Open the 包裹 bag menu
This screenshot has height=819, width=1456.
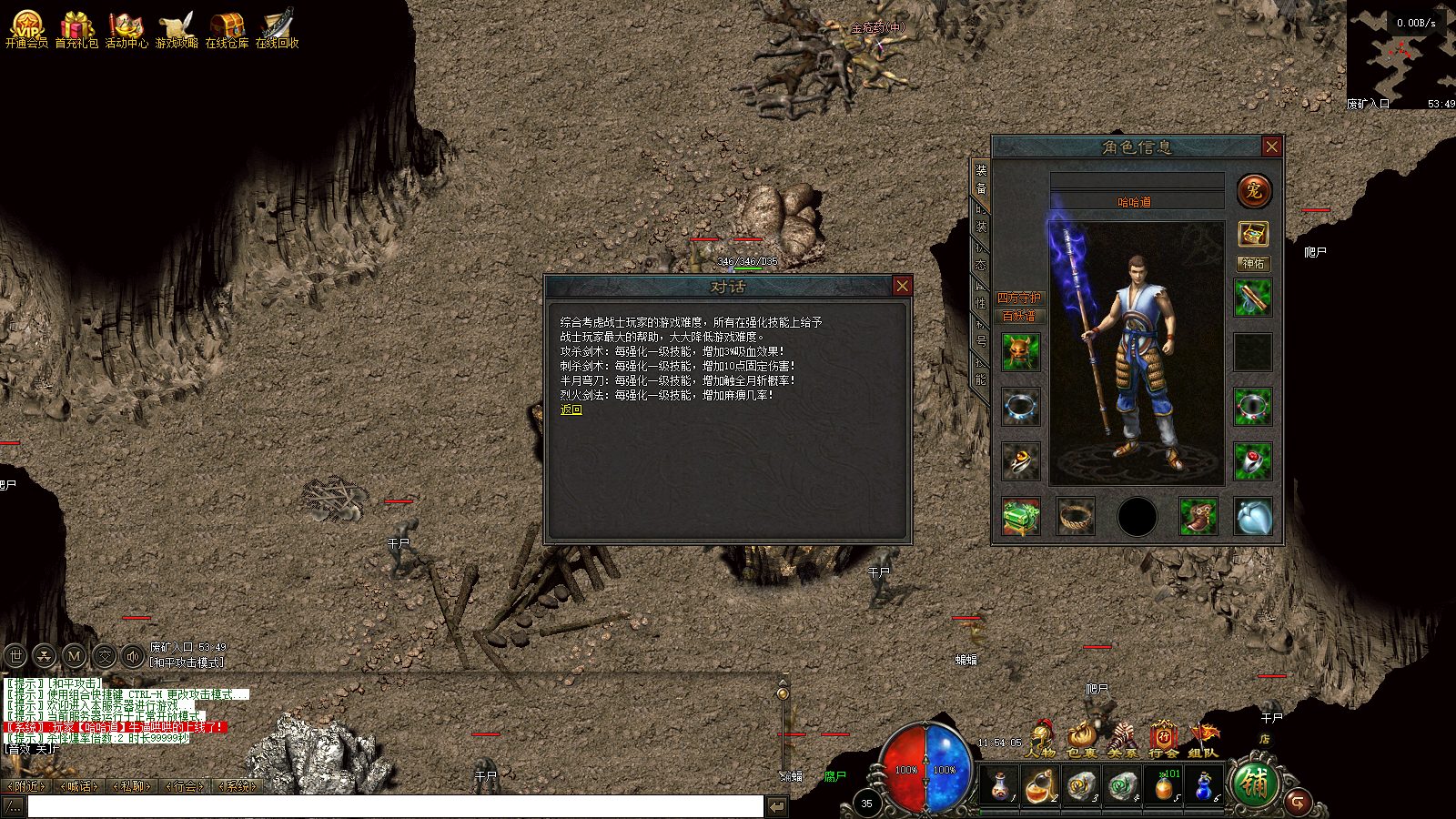coord(1081,738)
